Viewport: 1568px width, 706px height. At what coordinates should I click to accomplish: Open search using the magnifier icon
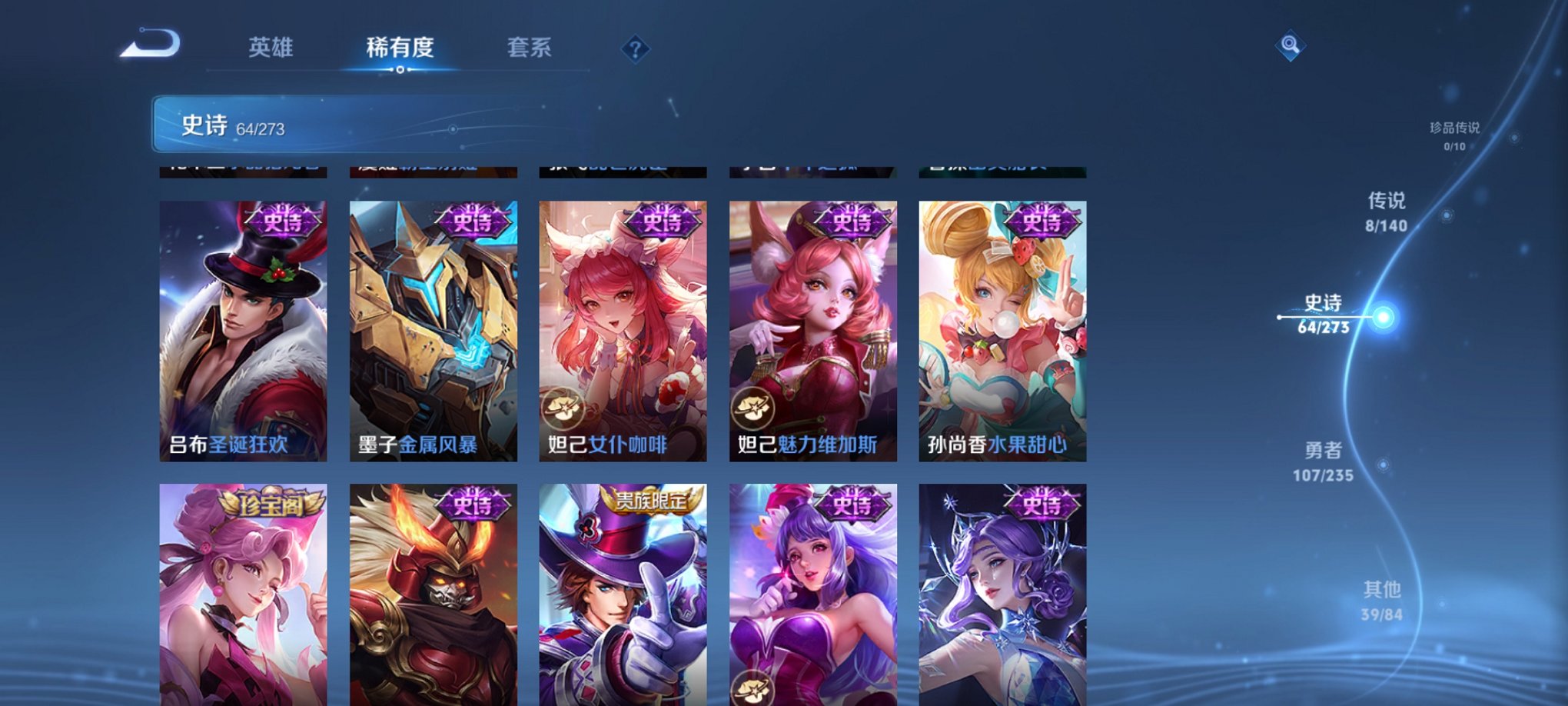(x=1291, y=46)
